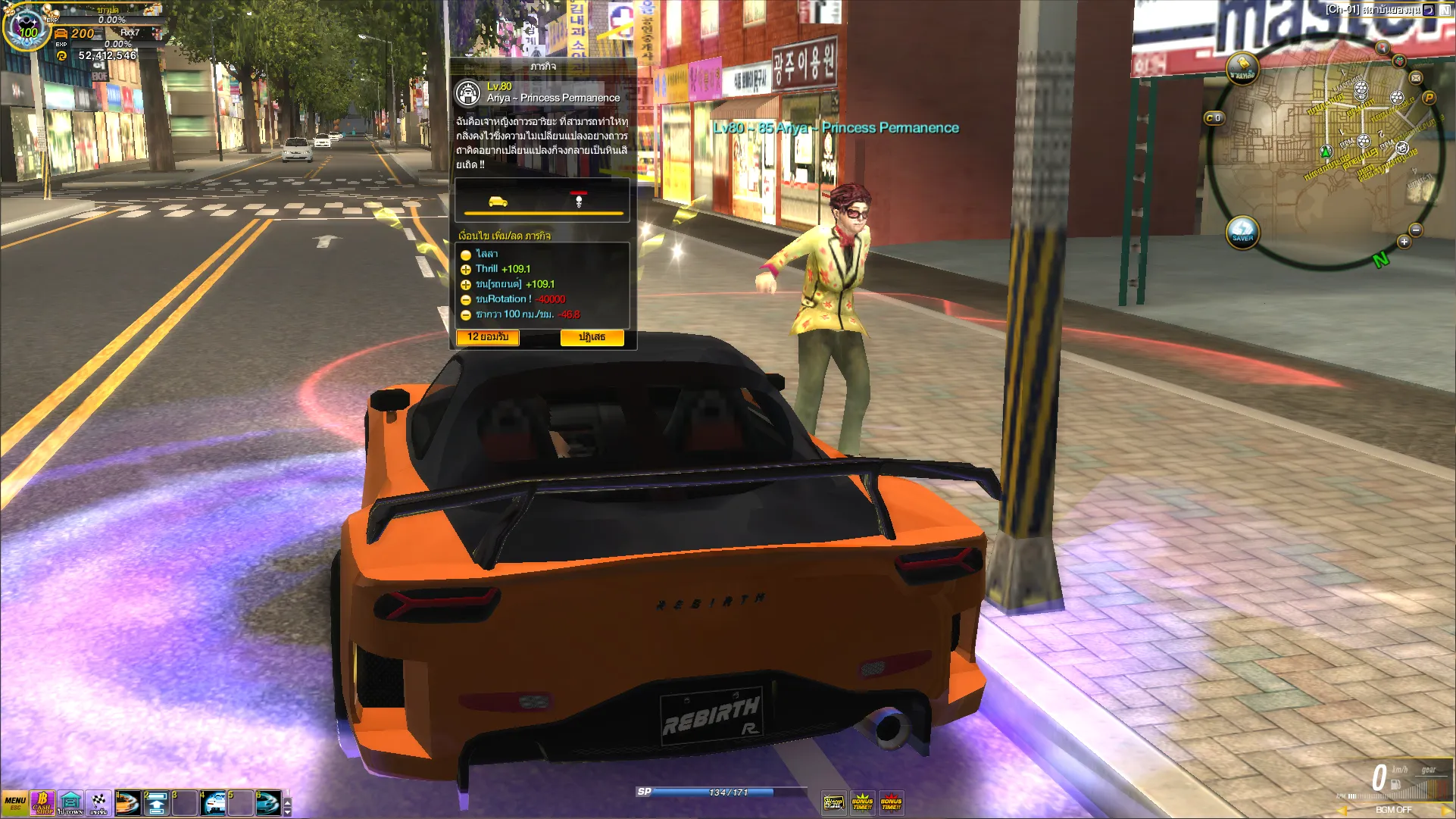The width and height of the screenshot is (1456, 819).
Task: Activate skill slot 4 white car ability
Action: [214, 803]
